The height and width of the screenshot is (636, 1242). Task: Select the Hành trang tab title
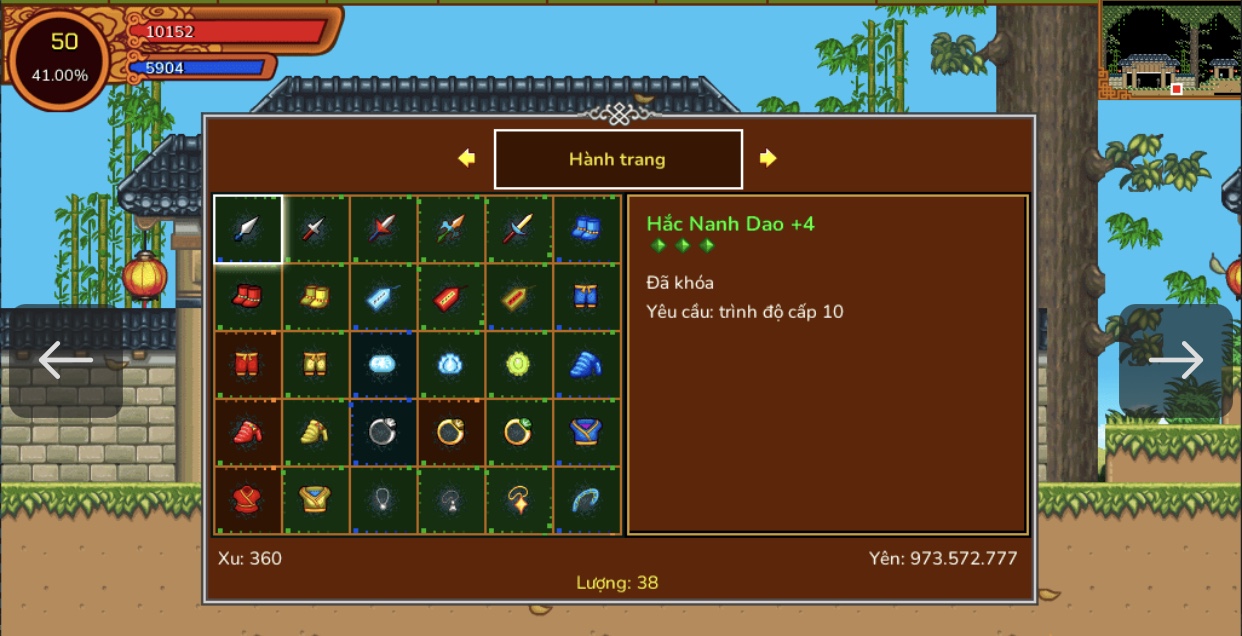[618, 159]
